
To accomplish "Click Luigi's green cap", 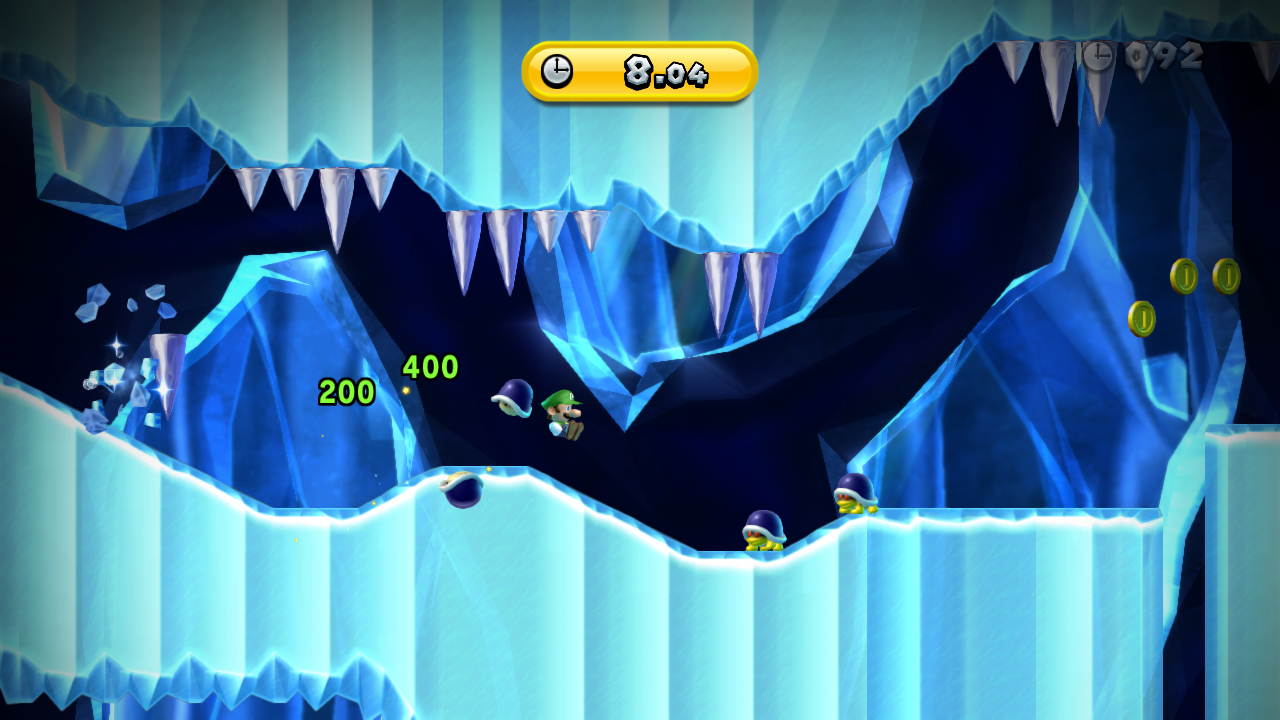I will [x=560, y=397].
